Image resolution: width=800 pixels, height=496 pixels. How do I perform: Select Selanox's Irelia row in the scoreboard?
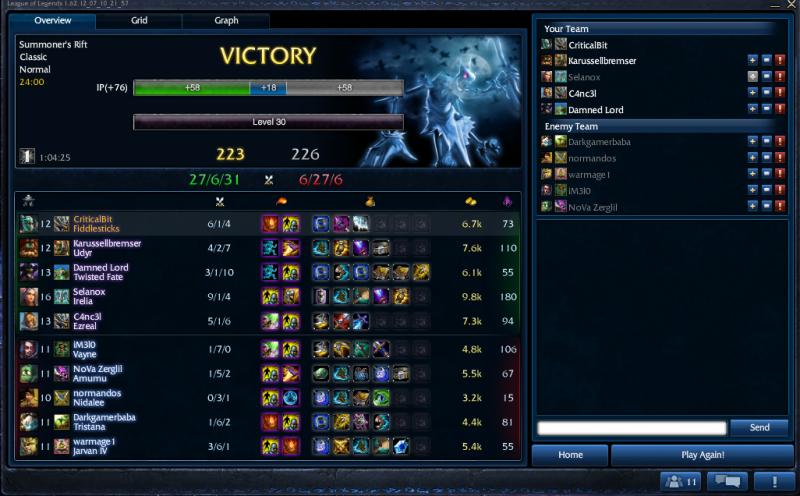point(268,297)
